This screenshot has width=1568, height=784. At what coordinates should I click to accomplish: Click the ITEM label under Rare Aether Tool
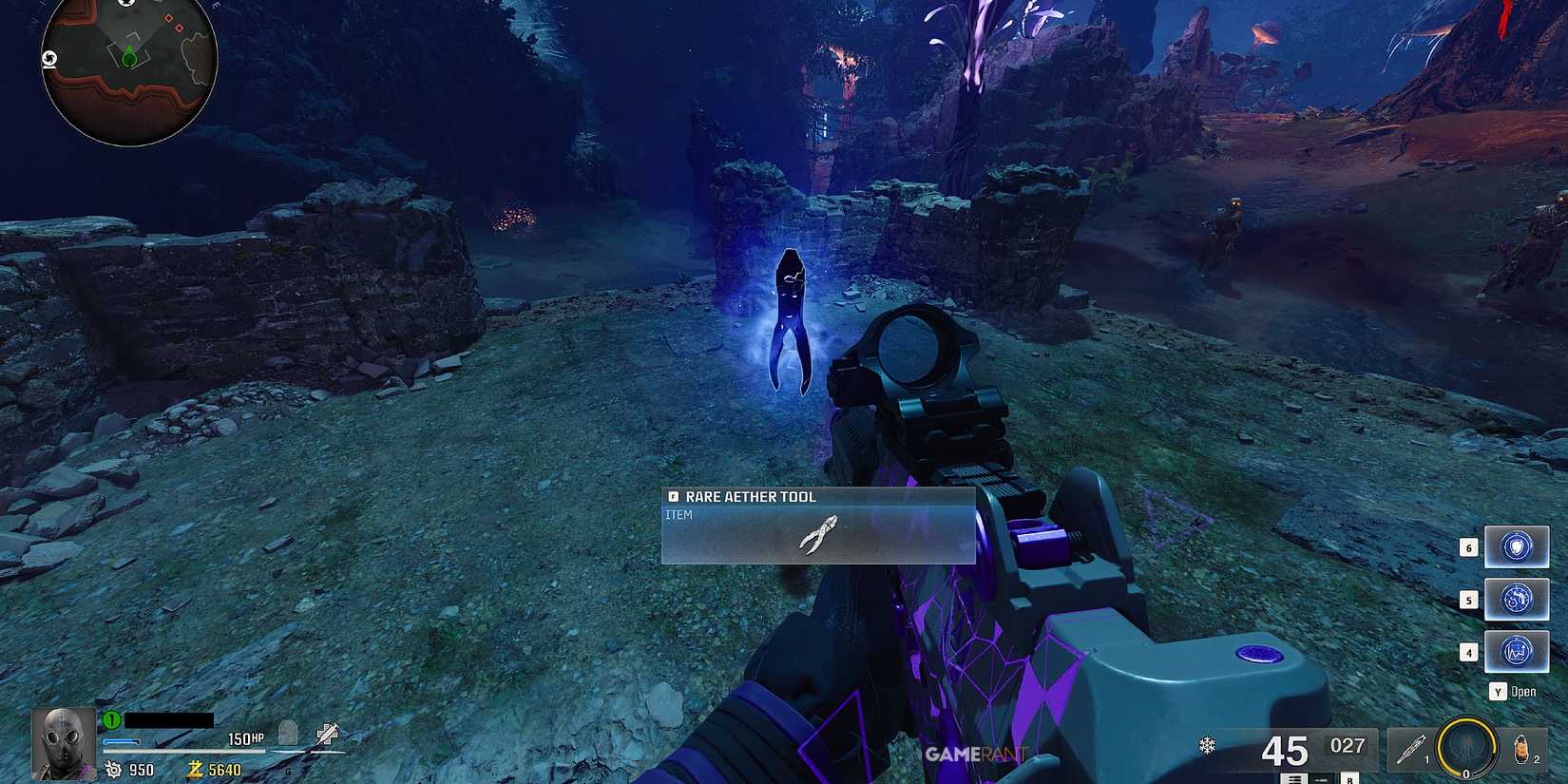(680, 513)
